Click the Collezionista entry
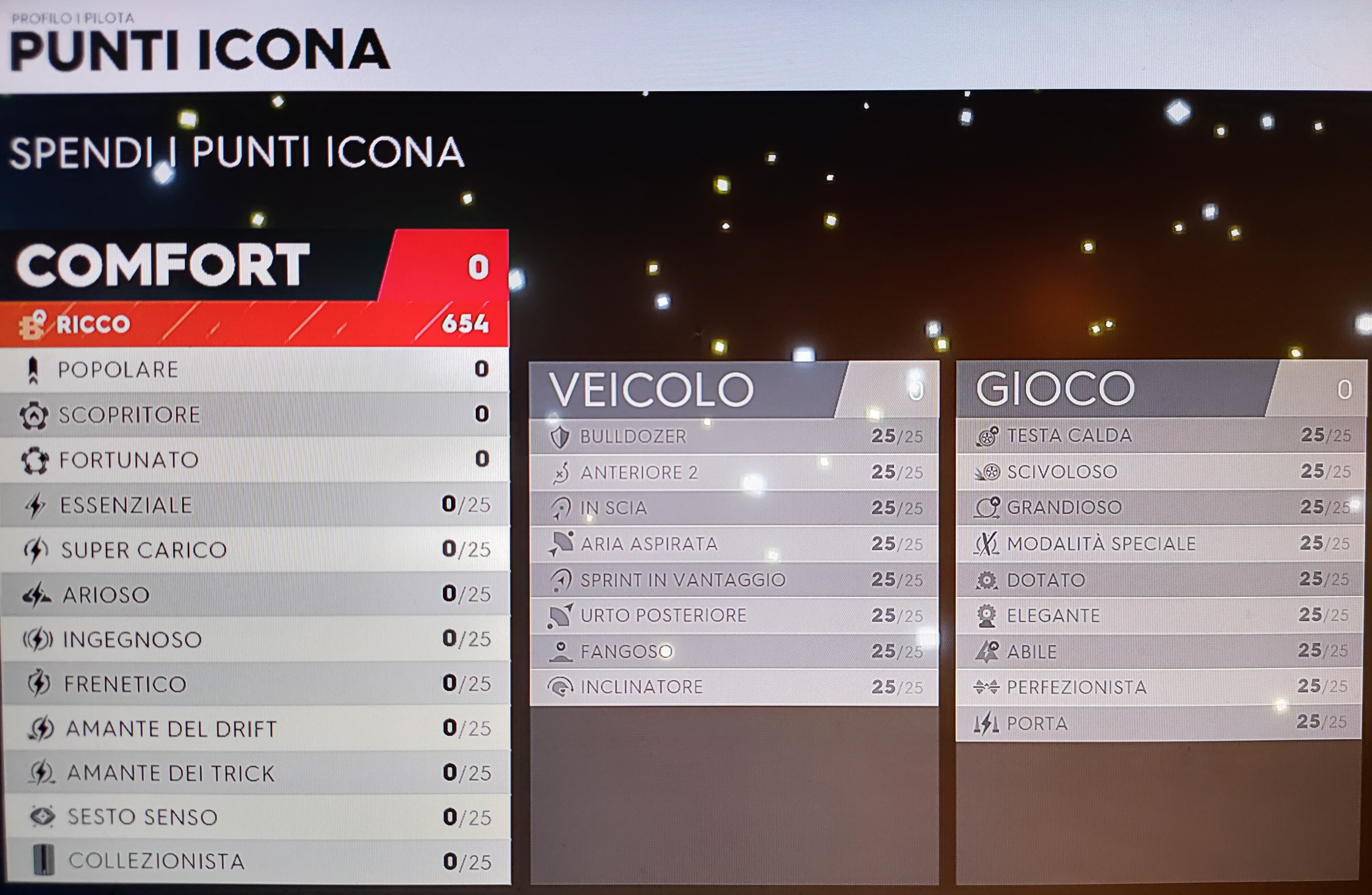Image resolution: width=1372 pixels, height=895 pixels. [x=254, y=861]
